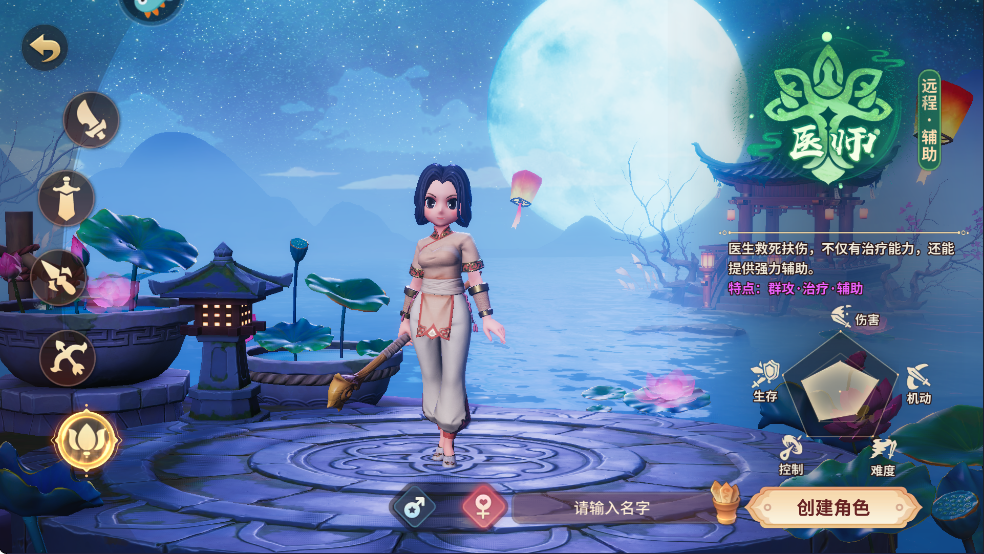
Task: Go back using the return arrow
Action: point(44,47)
